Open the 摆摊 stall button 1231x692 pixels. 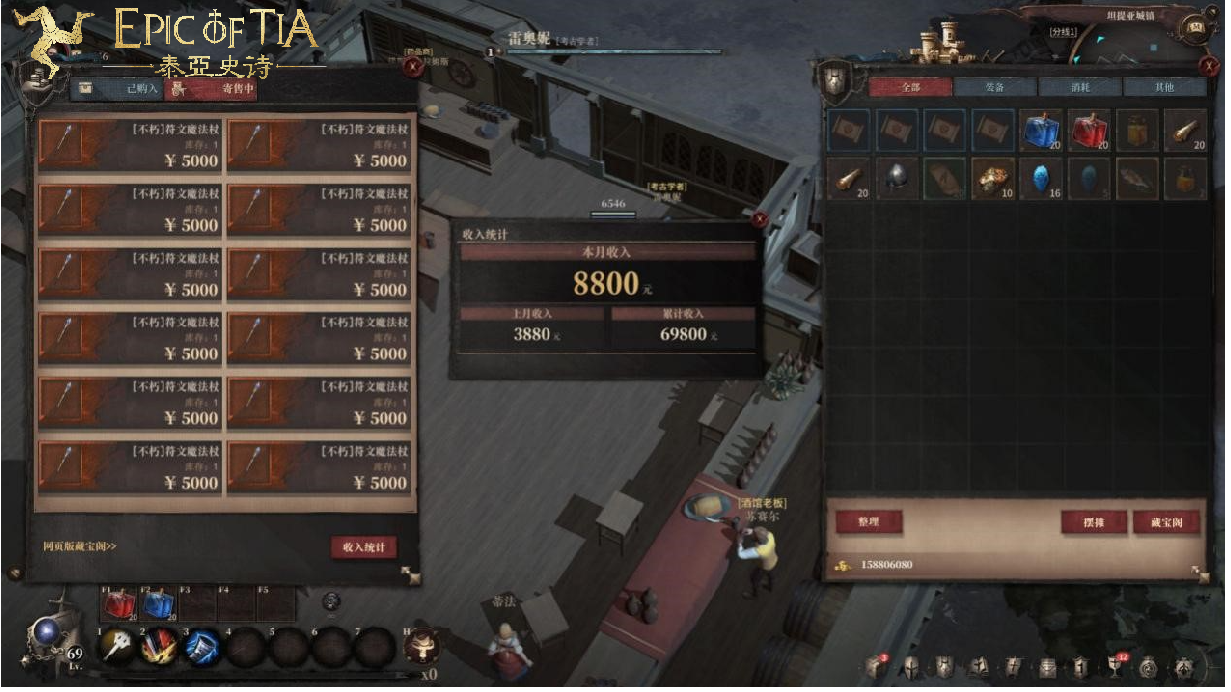coord(1093,522)
